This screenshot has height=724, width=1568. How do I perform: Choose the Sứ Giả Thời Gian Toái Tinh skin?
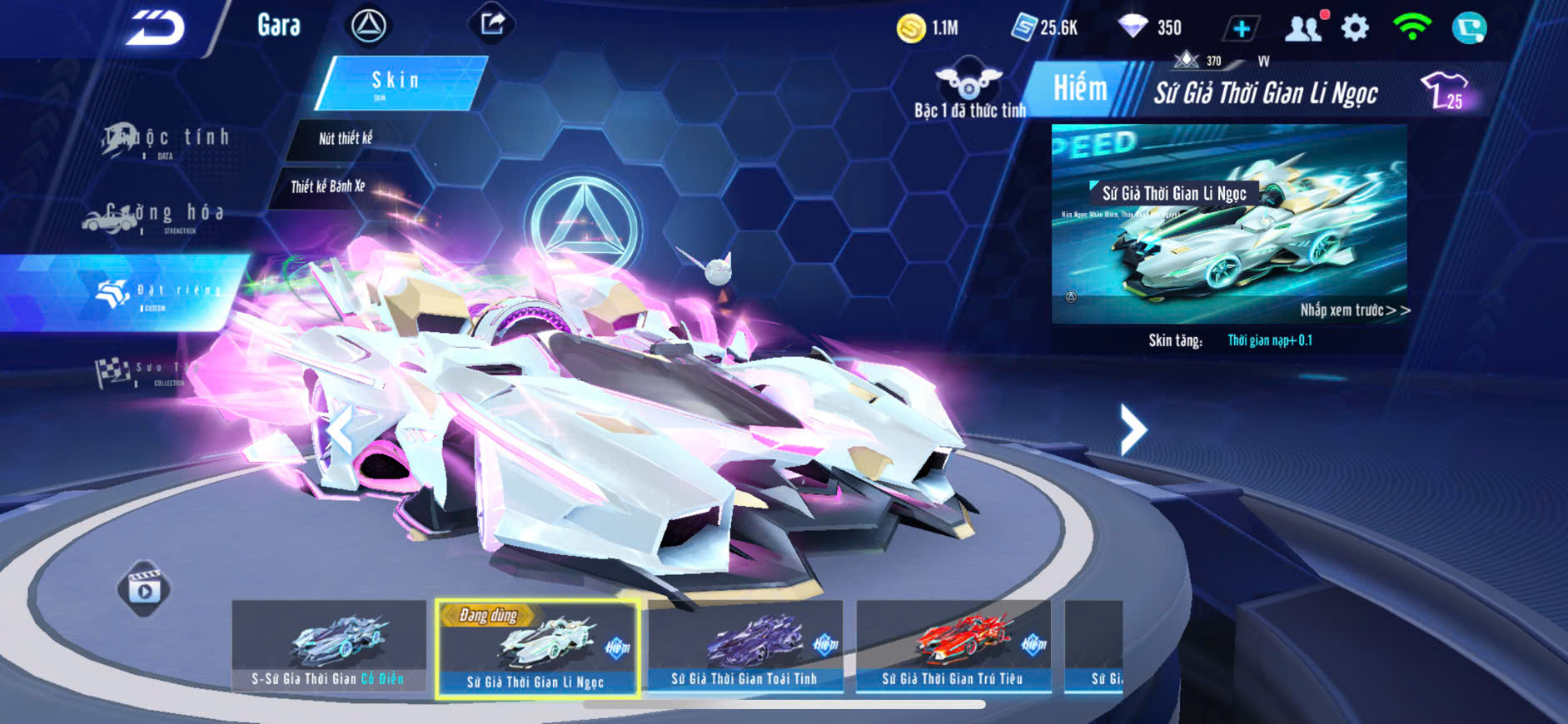point(745,646)
